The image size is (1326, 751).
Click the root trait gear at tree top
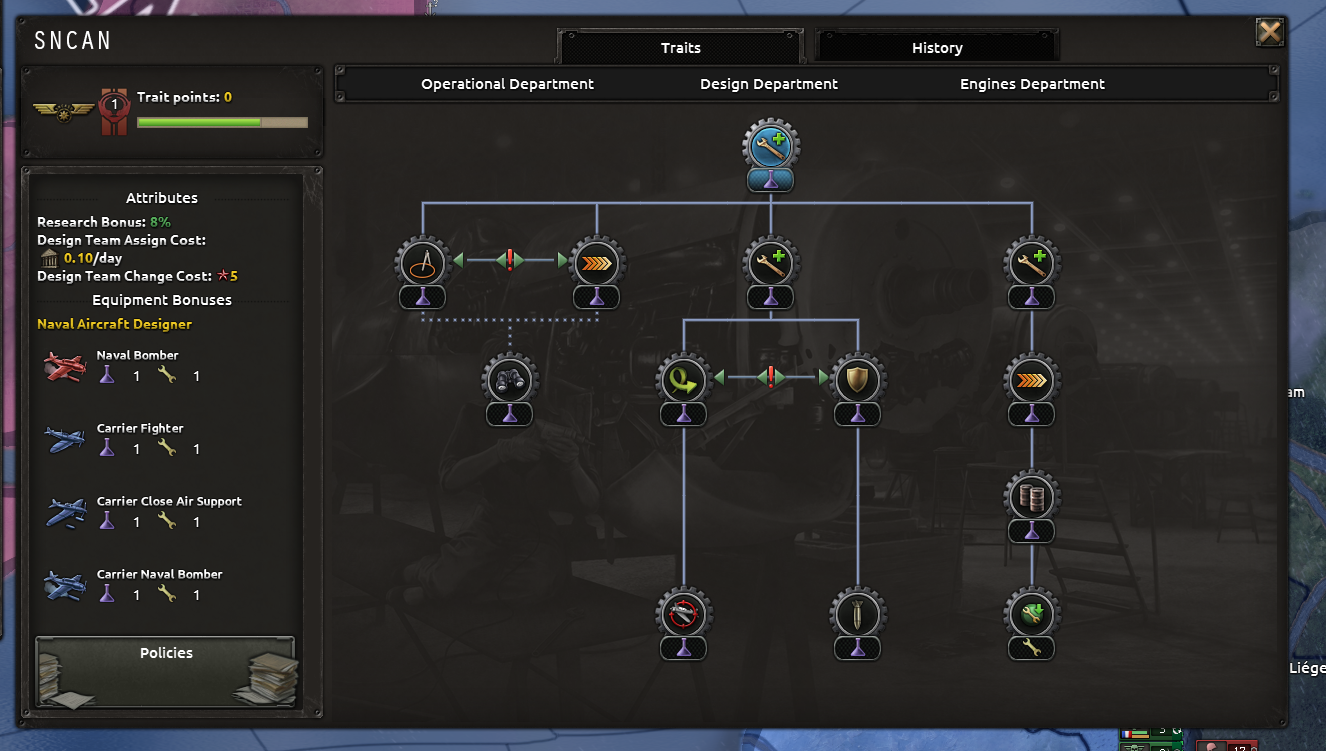769,144
